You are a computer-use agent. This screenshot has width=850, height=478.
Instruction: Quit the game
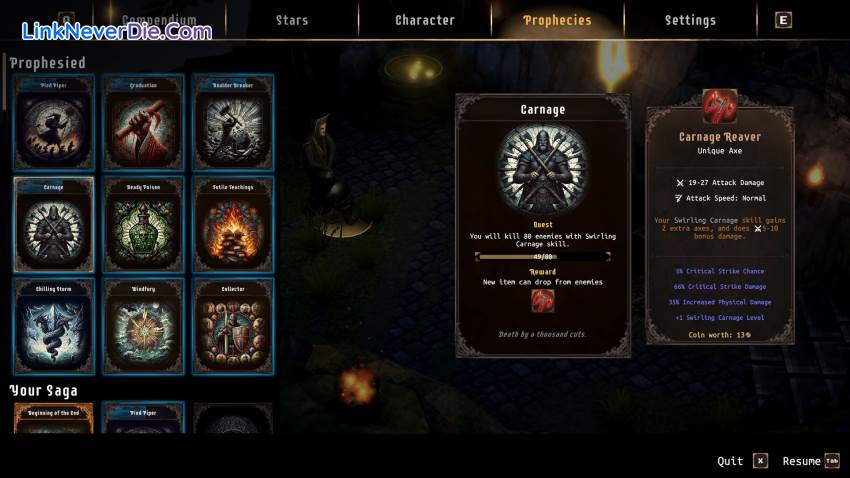coord(742,461)
